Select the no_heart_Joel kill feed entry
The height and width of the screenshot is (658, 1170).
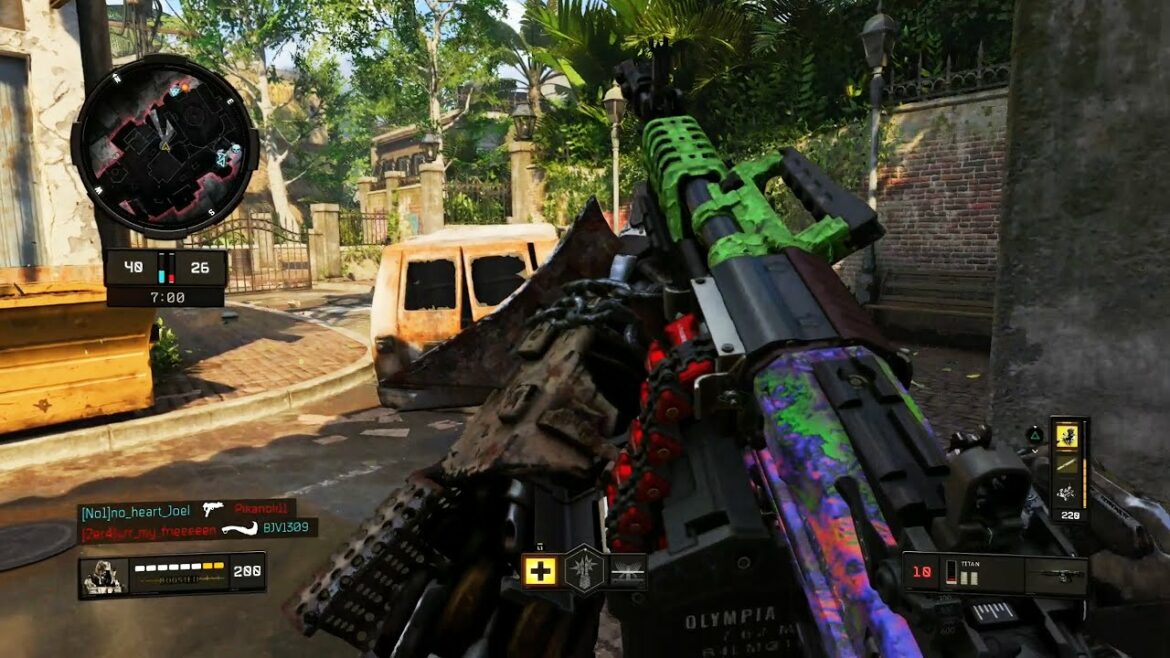pyautogui.click(x=186, y=510)
